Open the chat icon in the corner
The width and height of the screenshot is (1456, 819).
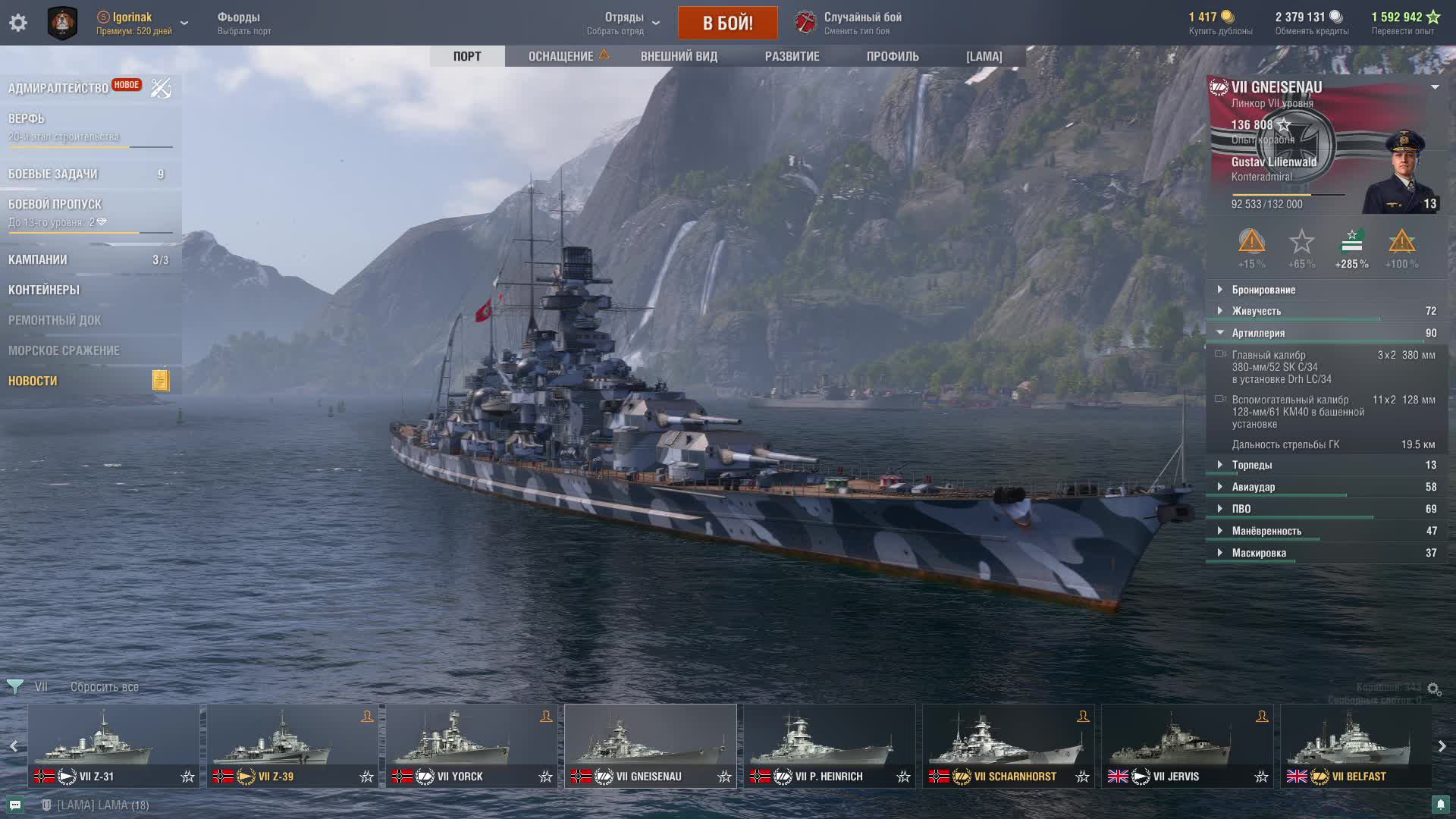coord(15,805)
